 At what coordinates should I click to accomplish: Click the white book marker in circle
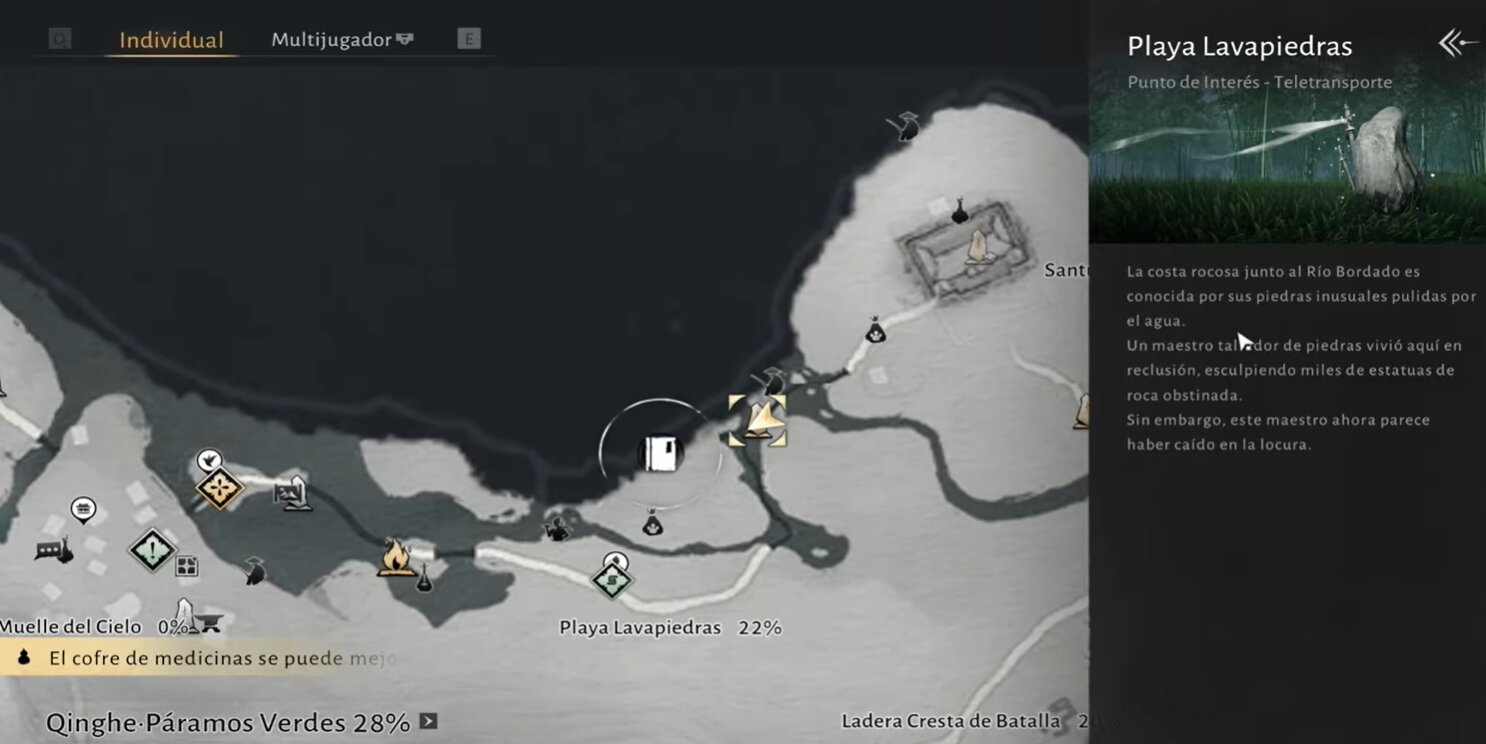tap(661, 453)
